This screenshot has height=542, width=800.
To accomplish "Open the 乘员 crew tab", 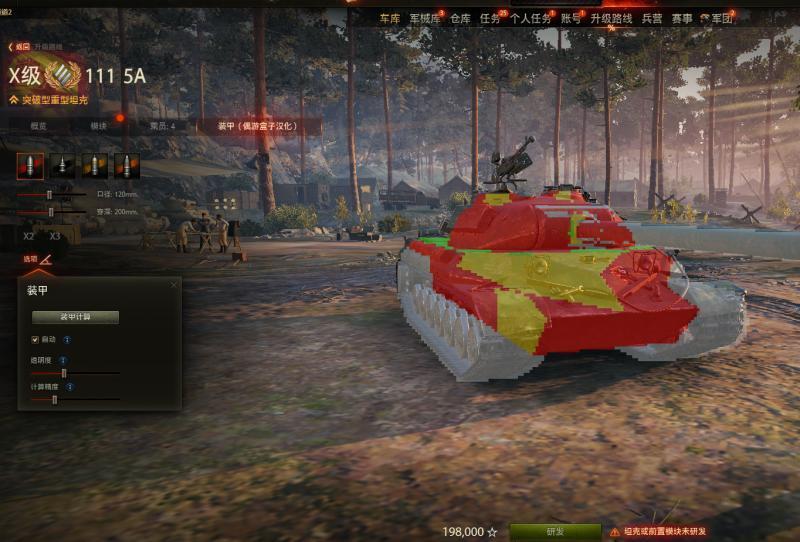I will tap(162, 127).
